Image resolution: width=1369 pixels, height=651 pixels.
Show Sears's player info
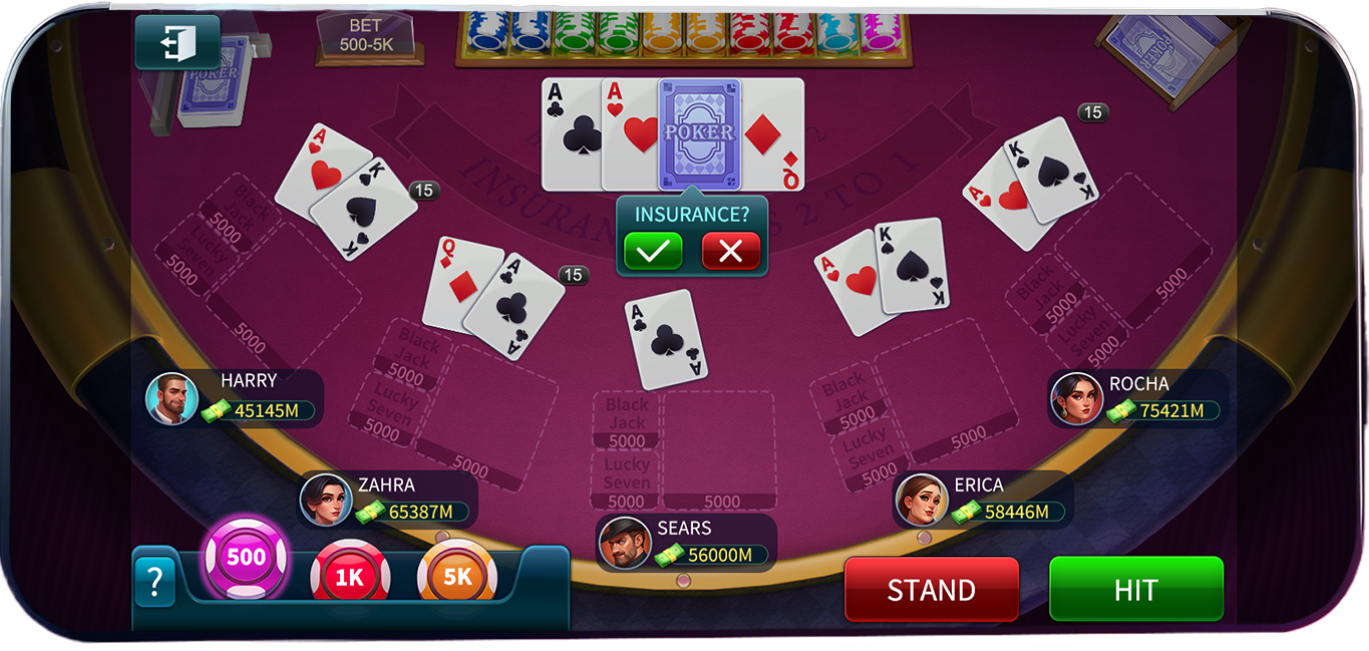625,543
